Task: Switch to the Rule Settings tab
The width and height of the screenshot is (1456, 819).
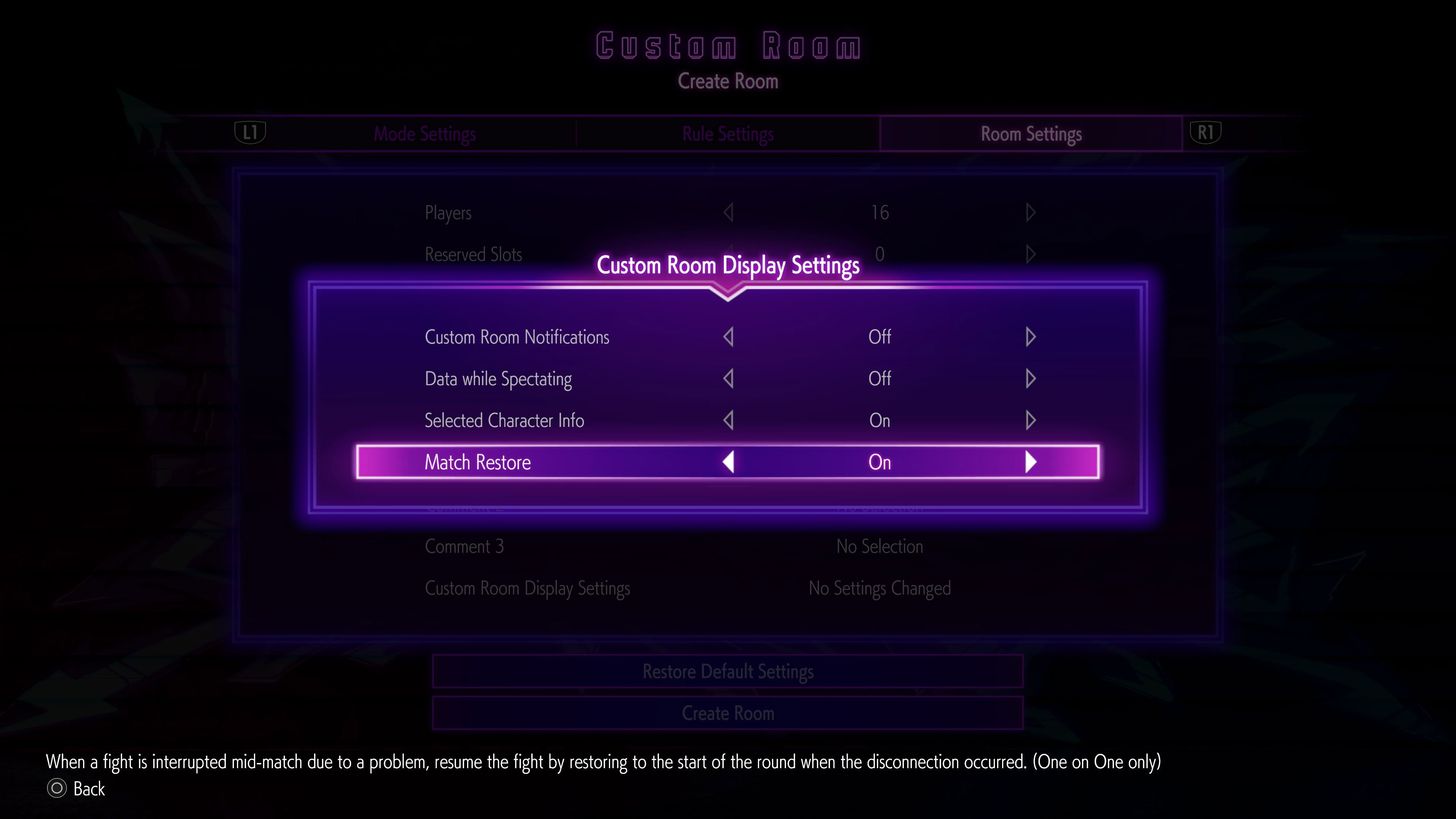Action: point(728,133)
